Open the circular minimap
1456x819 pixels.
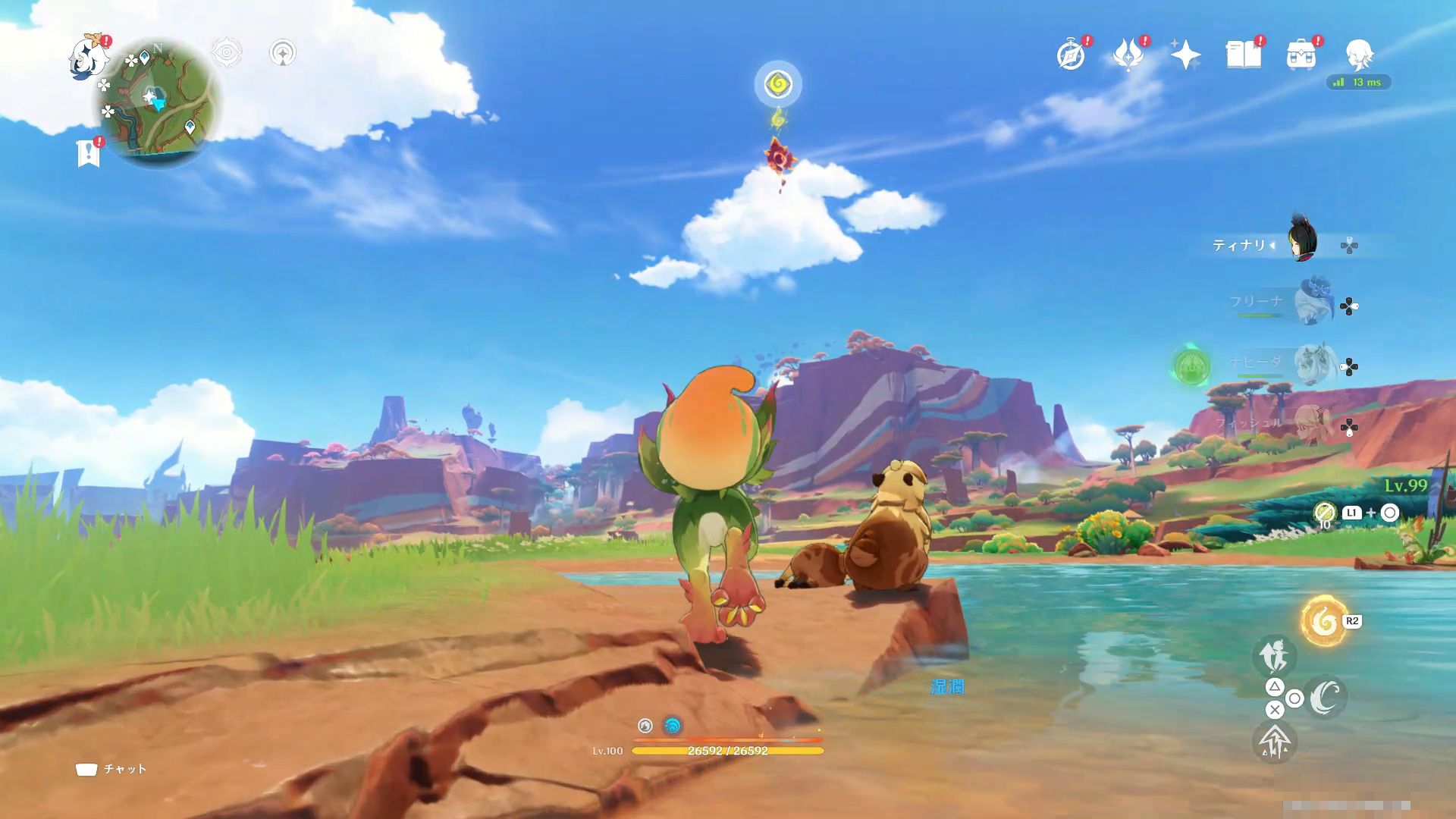(157, 103)
